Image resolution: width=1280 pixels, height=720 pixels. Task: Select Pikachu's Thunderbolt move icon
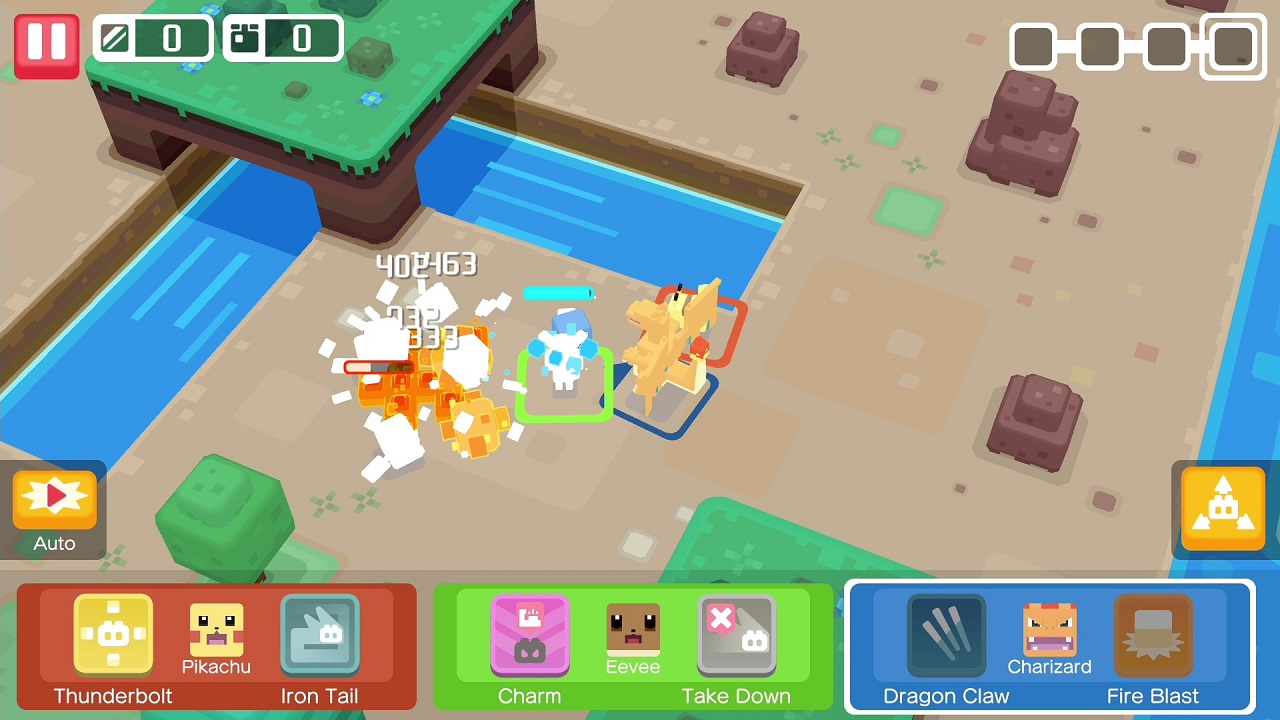(x=113, y=633)
